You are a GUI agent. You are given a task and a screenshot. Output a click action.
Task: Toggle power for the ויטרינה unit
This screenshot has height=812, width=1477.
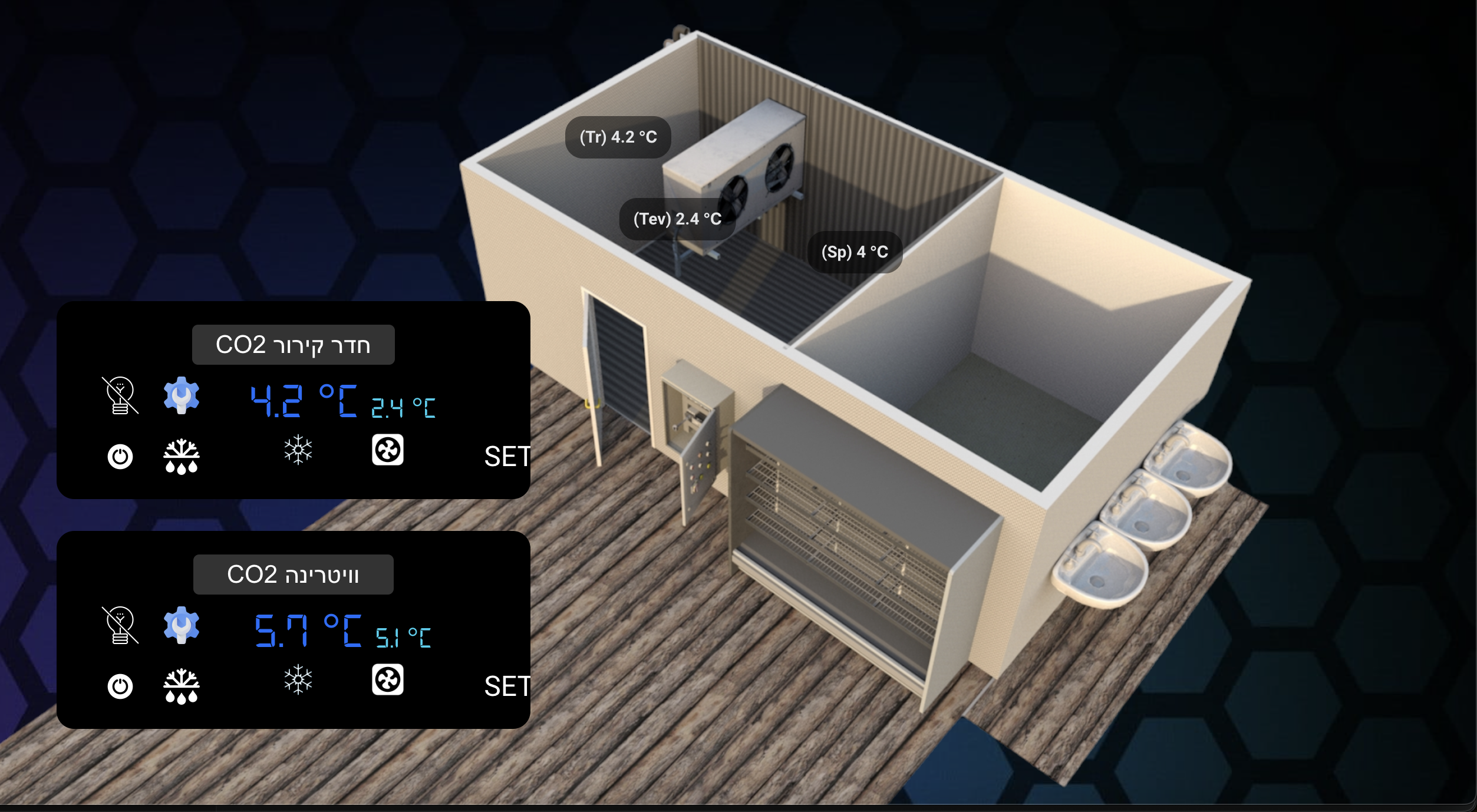(x=120, y=685)
